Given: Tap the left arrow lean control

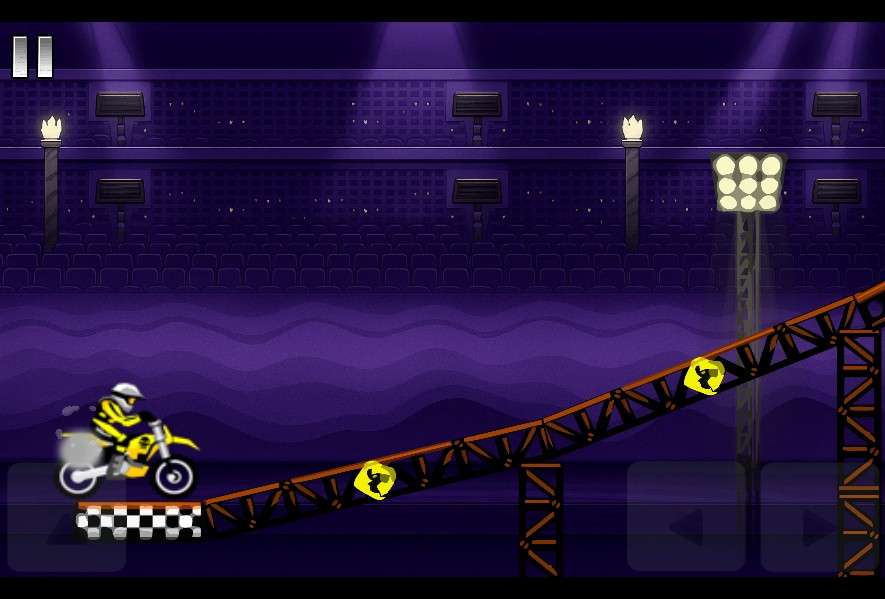Looking at the screenshot, I should click(x=686, y=516).
